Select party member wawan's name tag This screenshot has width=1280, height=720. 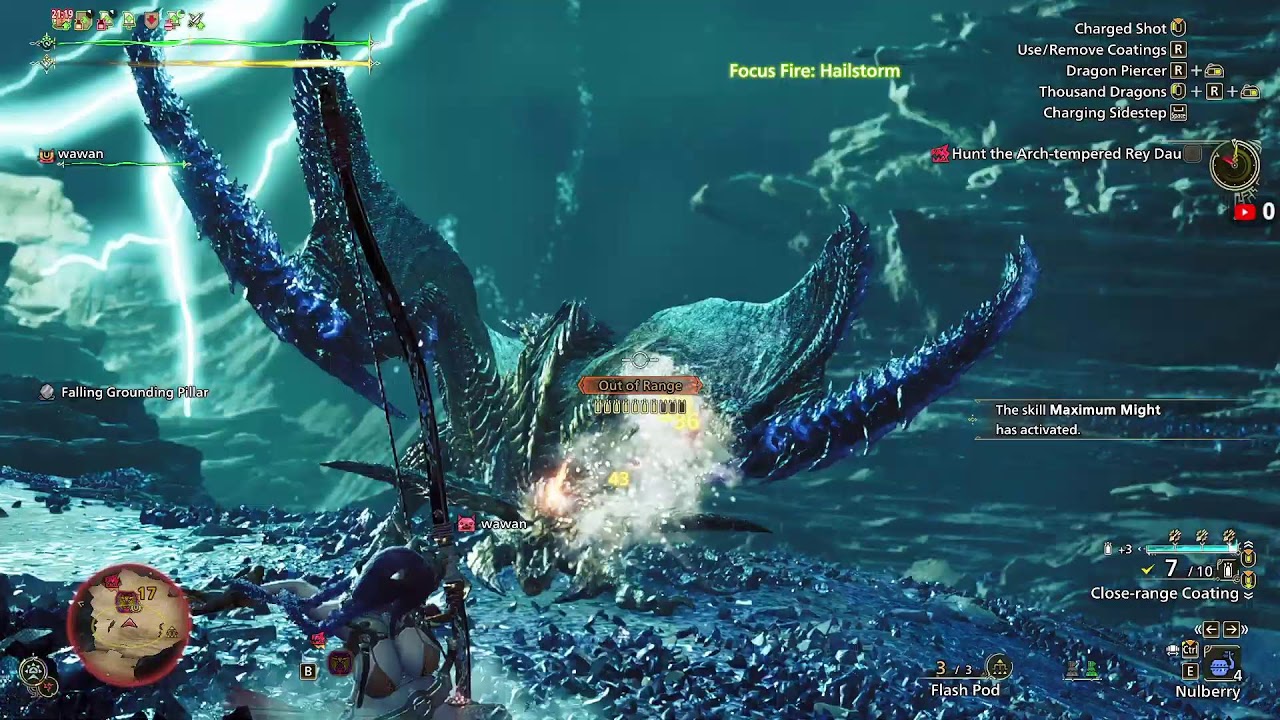click(x=80, y=154)
